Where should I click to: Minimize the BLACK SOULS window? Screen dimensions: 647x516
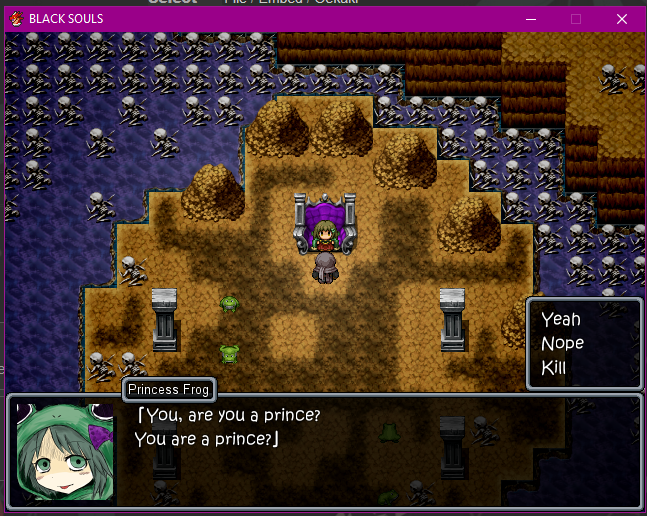(x=529, y=18)
